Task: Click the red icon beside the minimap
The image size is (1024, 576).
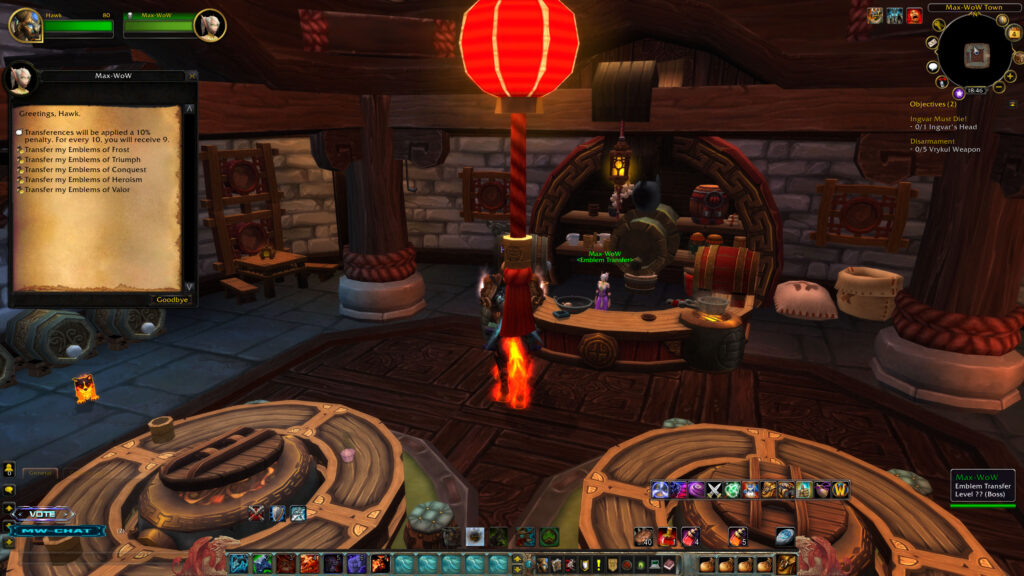Action: pyautogui.click(x=914, y=15)
